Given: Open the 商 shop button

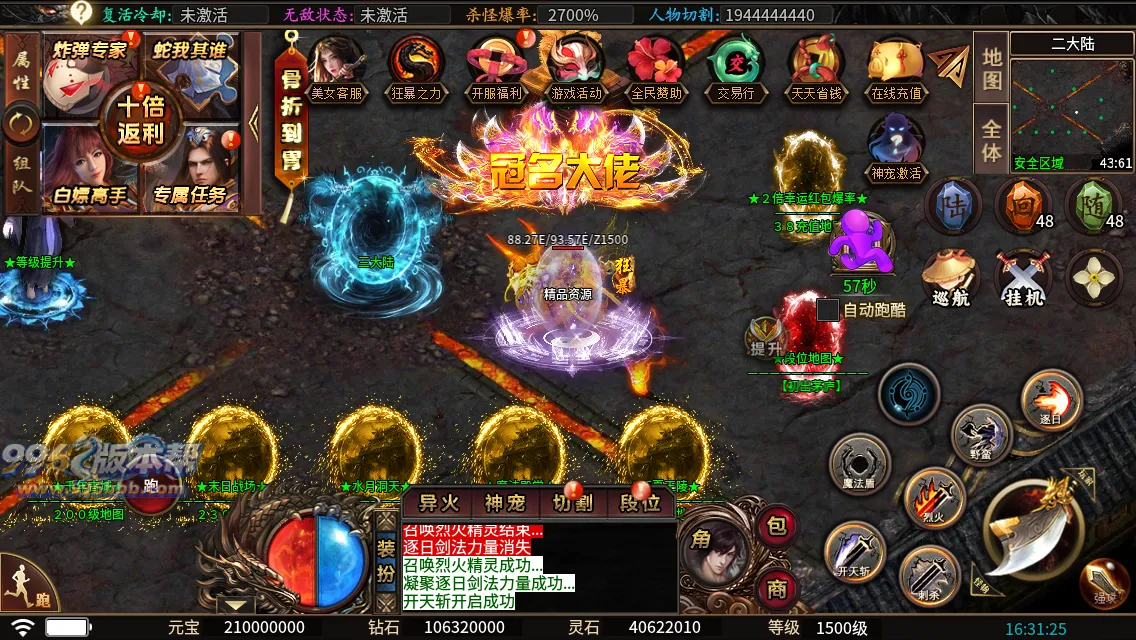Looking at the screenshot, I should [x=777, y=588].
